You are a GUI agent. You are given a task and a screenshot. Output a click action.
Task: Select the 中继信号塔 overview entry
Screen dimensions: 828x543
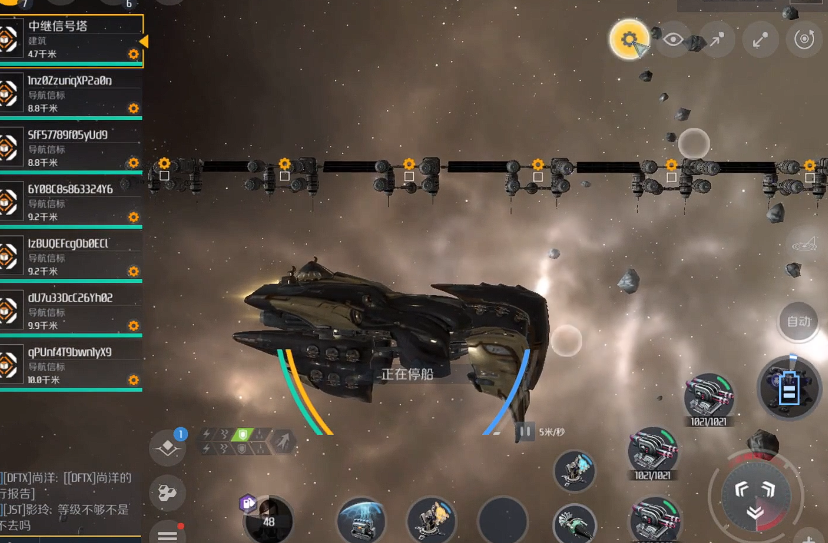click(70, 40)
